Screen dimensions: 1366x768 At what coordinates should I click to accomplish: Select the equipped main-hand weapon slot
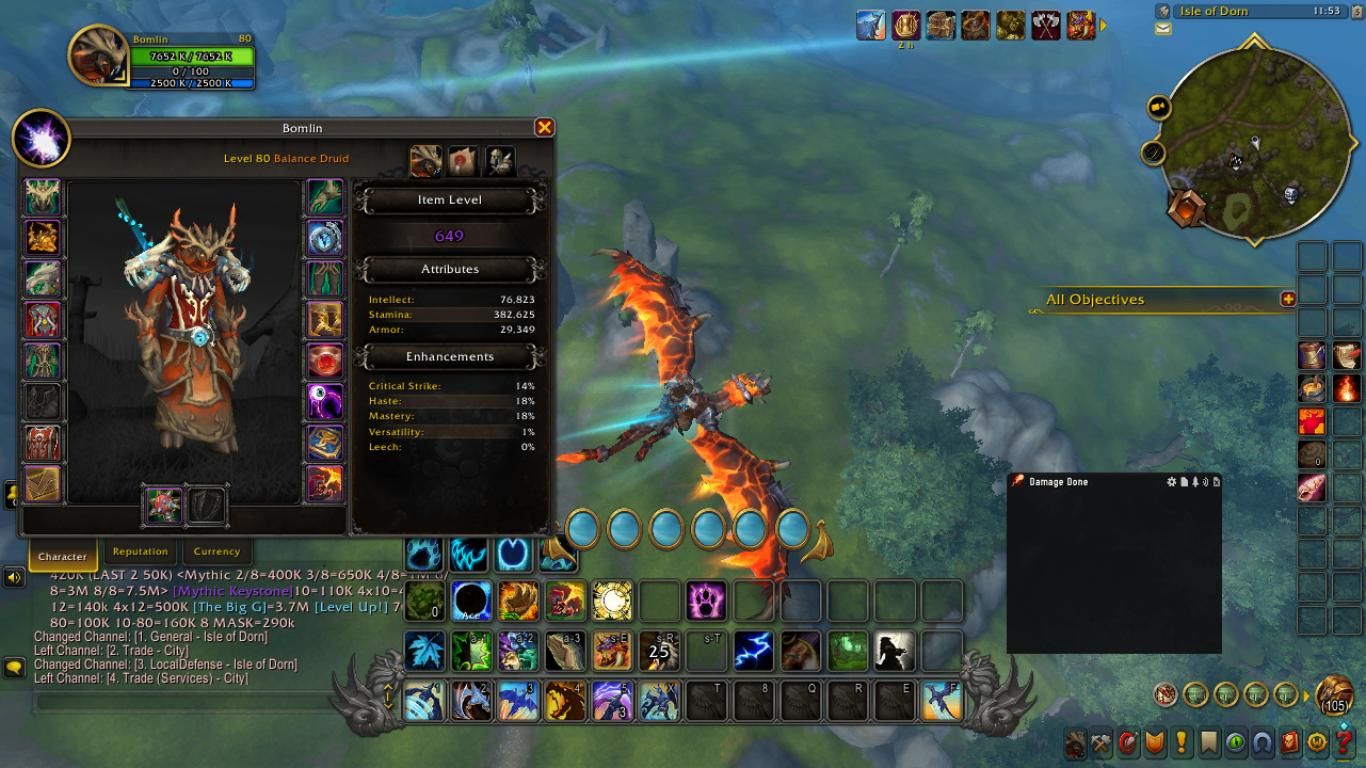point(163,505)
